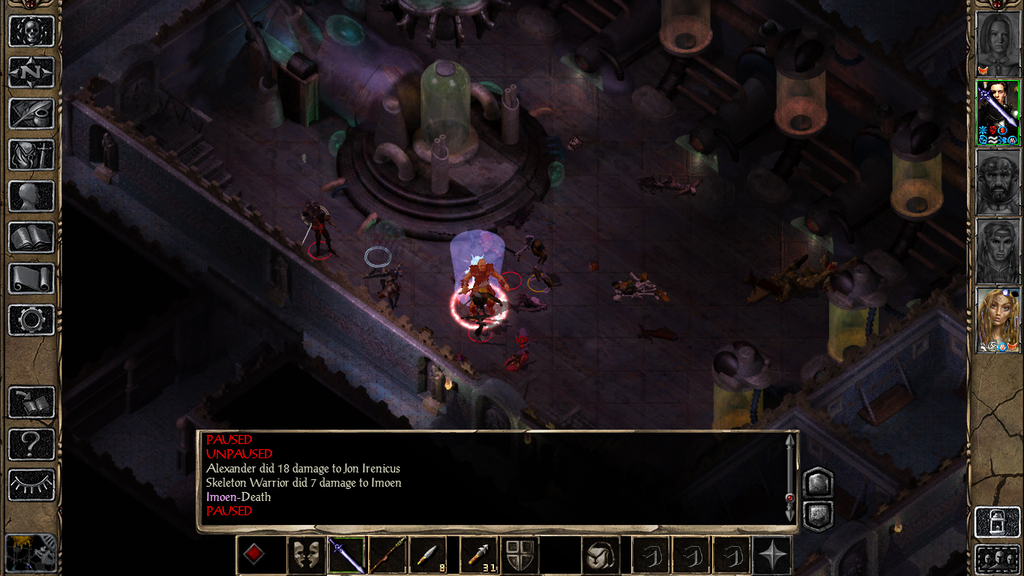Open the area map with the compass button
This screenshot has width=1024, height=576.
tap(31, 72)
